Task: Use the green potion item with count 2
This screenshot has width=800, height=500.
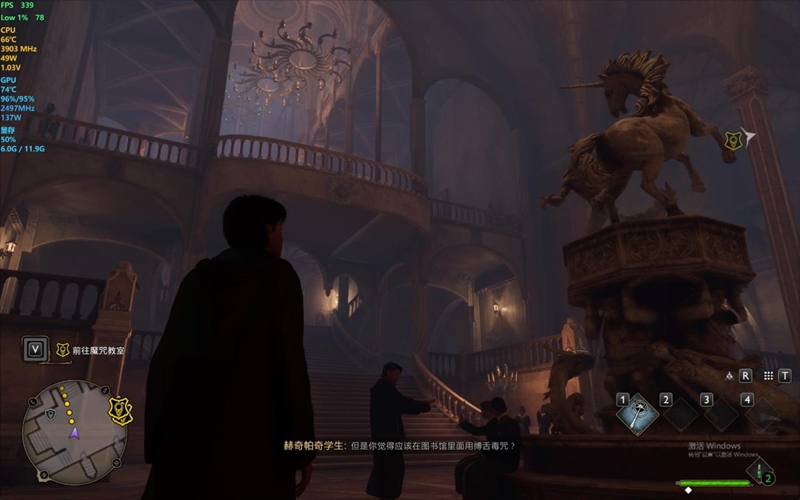Action: point(759,468)
